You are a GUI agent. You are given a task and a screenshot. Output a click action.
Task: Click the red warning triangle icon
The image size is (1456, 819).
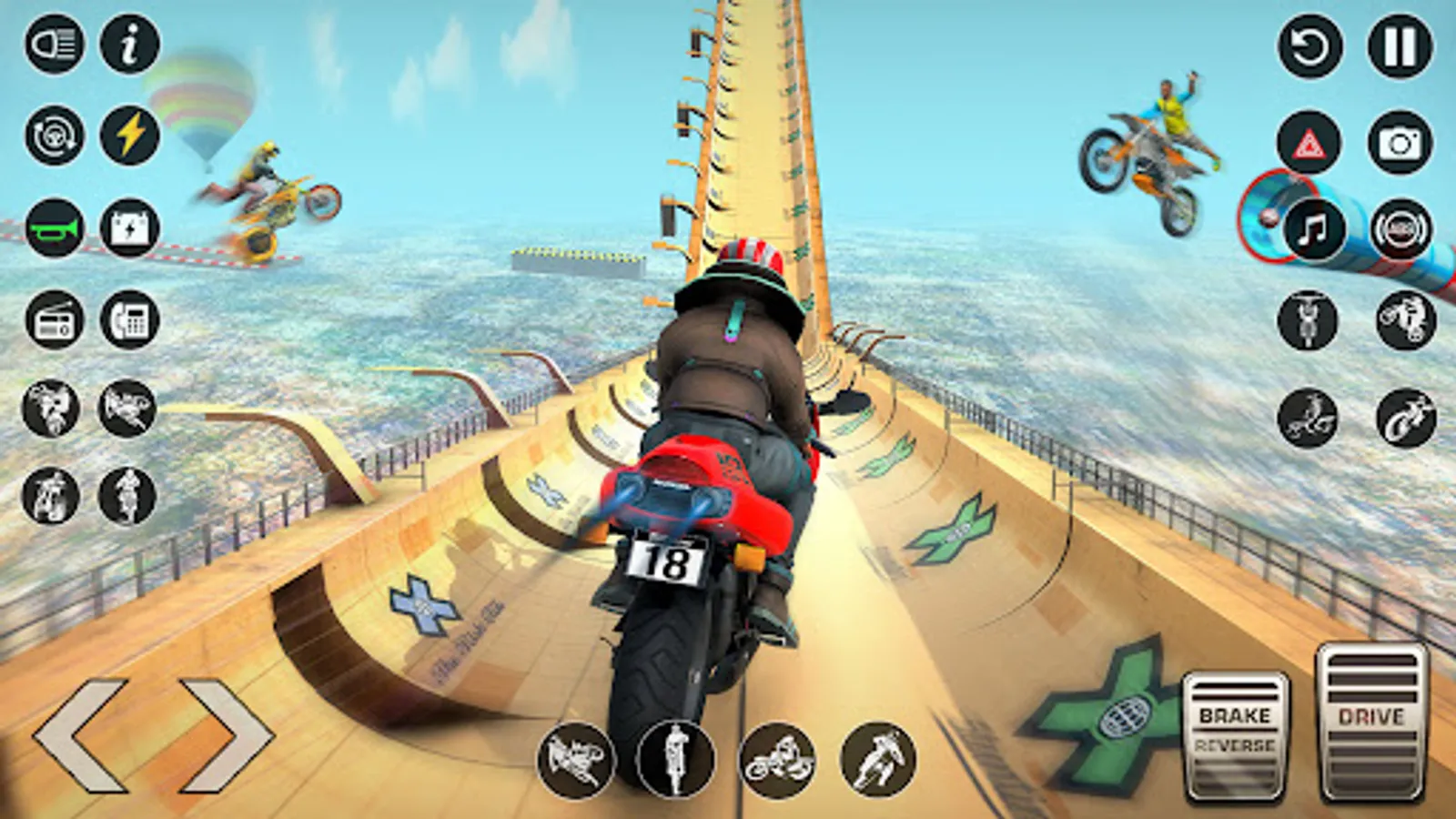click(1309, 142)
